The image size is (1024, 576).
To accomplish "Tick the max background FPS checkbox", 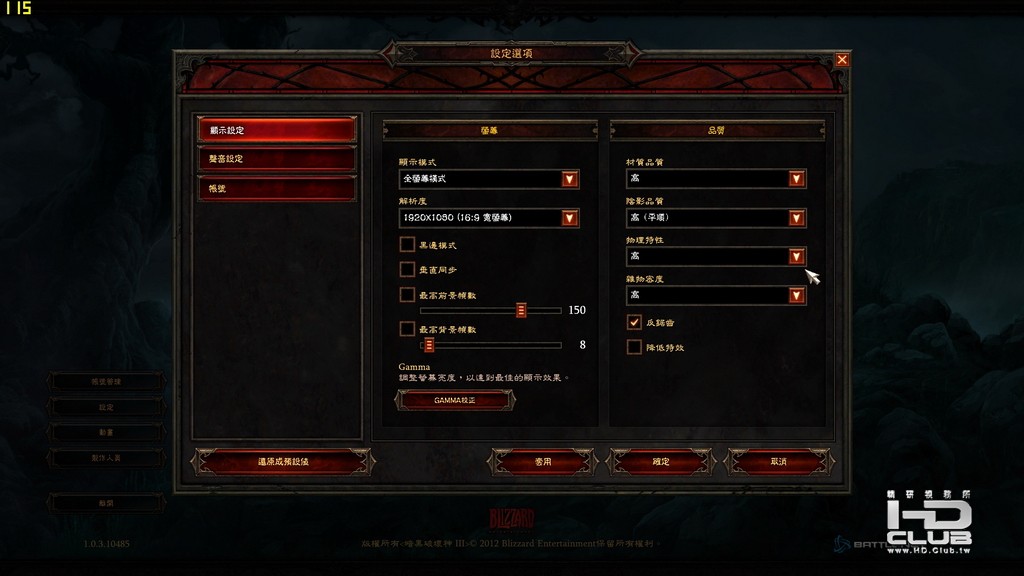I will (407, 328).
